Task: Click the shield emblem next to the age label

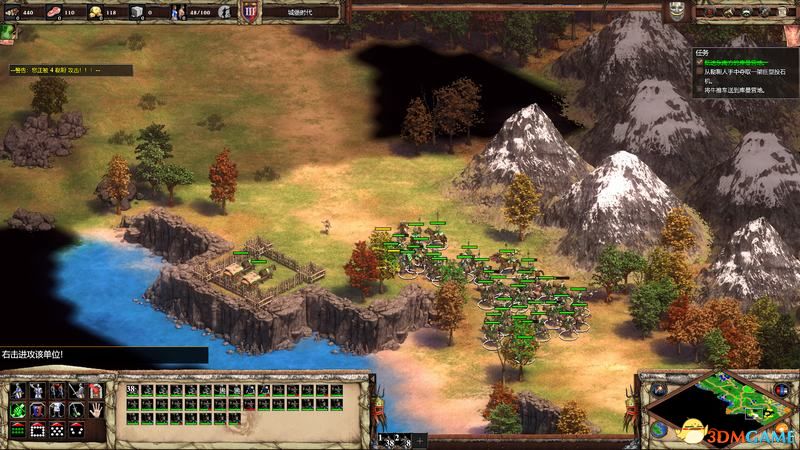Action: 248,12
